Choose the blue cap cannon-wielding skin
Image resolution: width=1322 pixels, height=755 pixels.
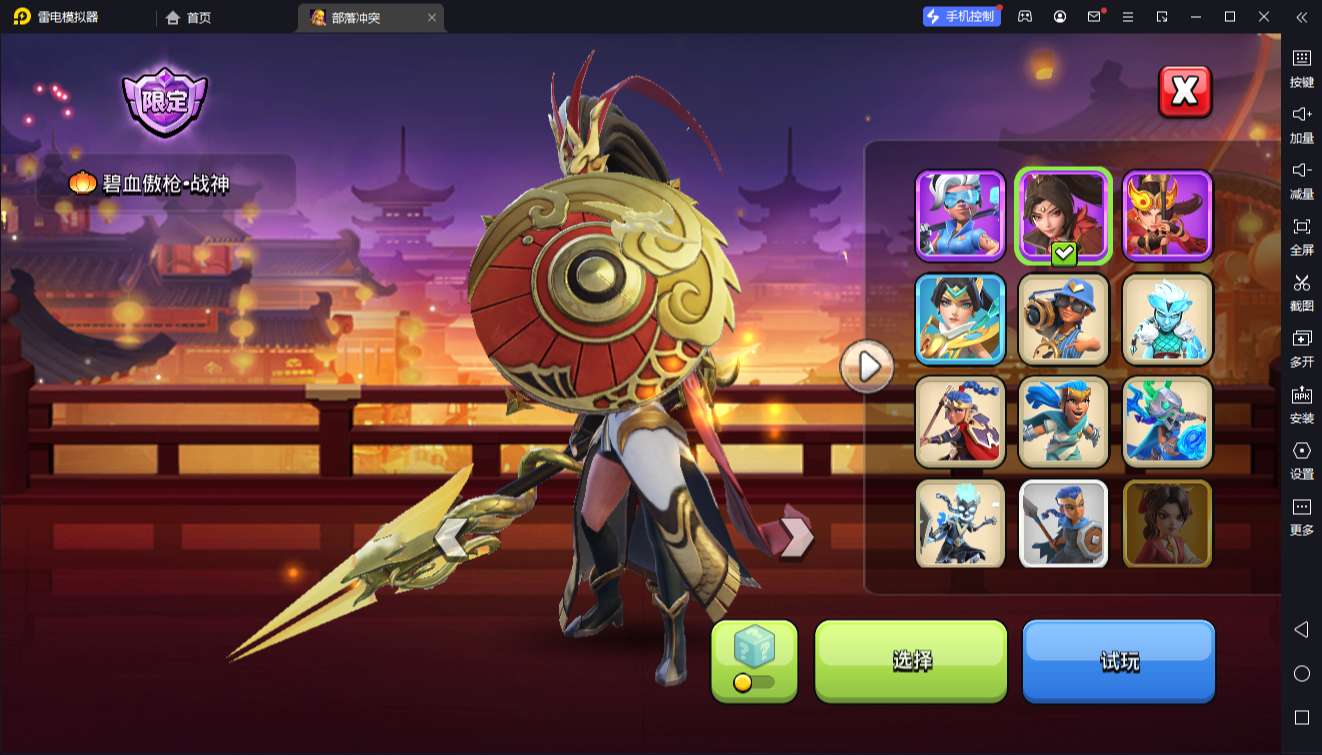[1064, 319]
